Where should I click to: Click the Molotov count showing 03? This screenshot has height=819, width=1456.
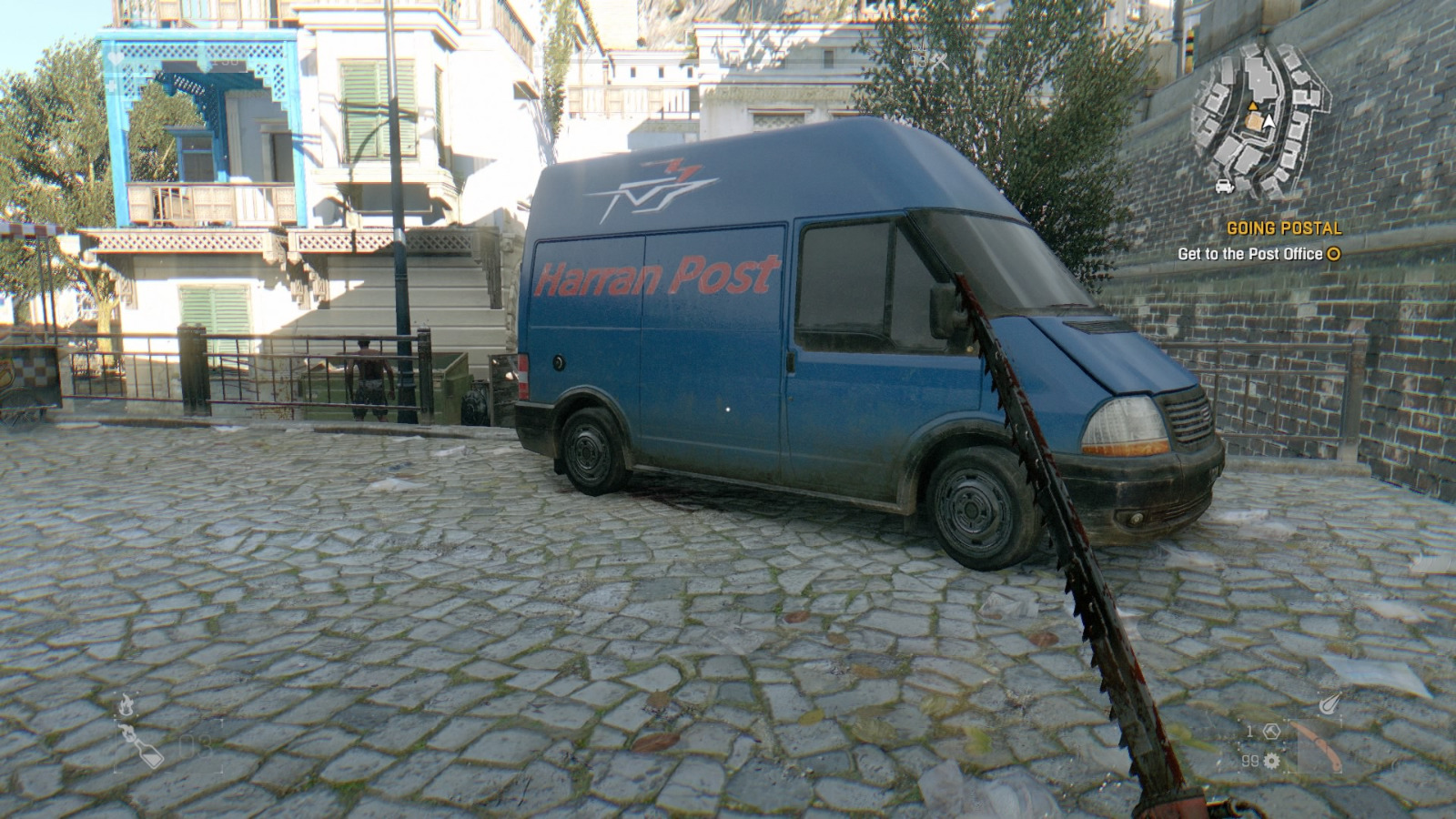point(195,747)
